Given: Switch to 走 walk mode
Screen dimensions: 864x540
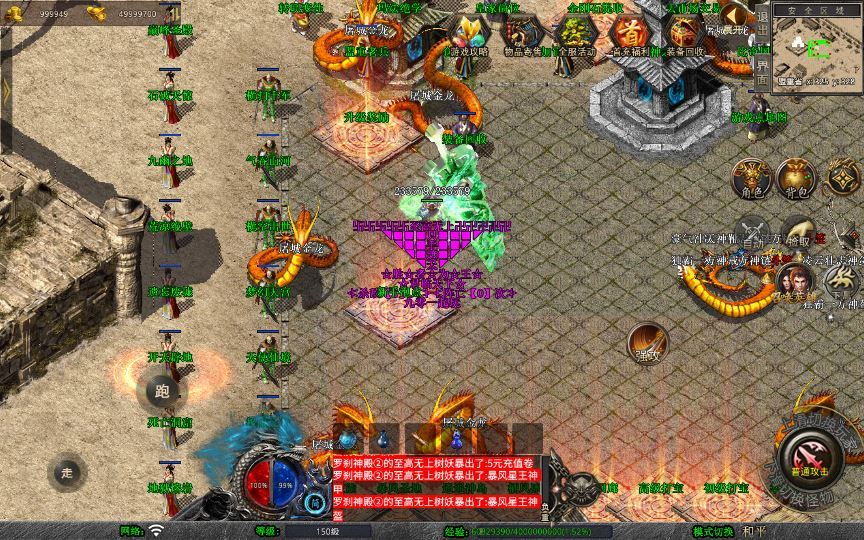Looking at the screenshot, I should coord(67,471).
